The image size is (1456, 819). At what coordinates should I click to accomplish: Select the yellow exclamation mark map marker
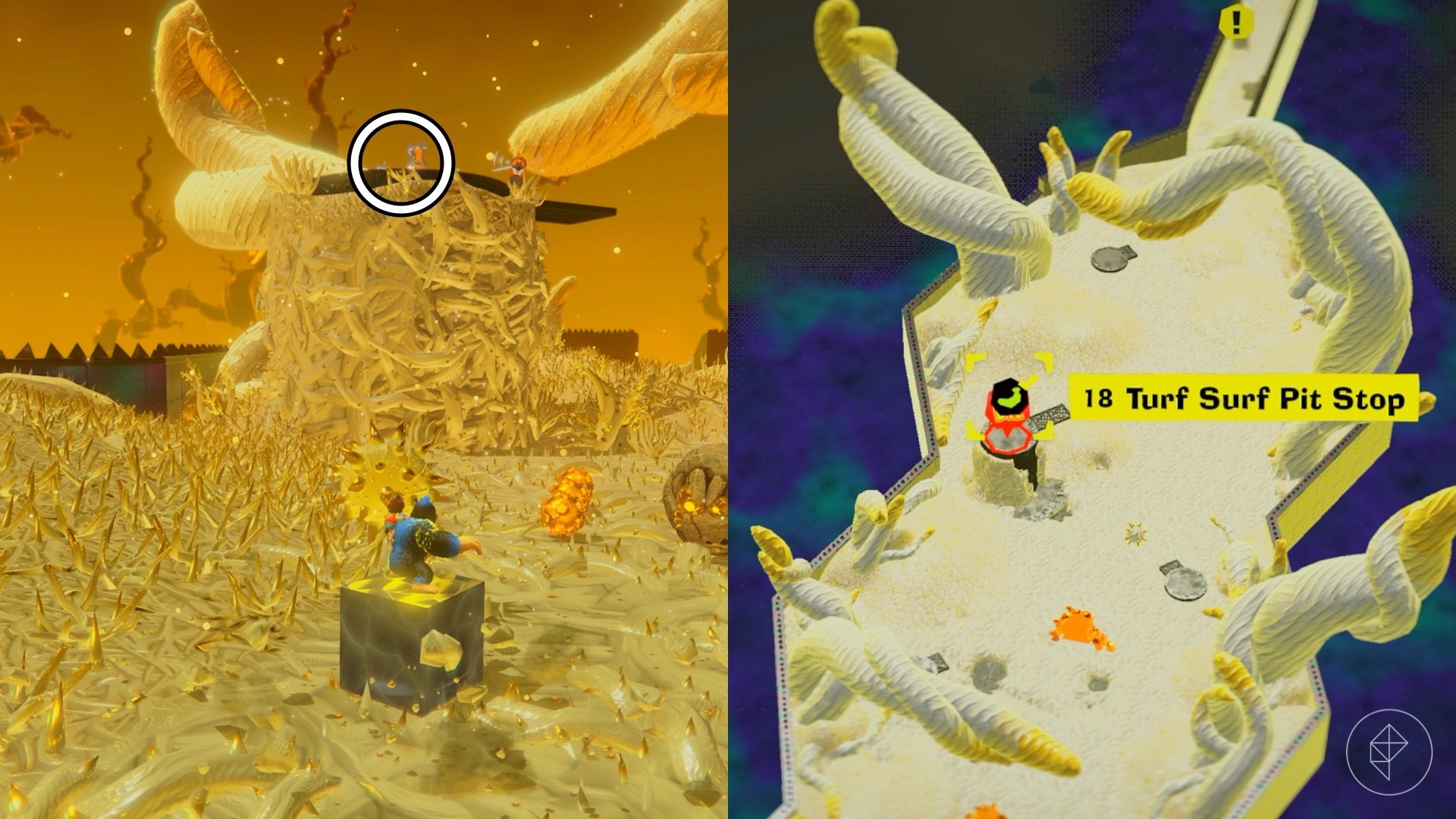click(x=1235, y=23)
